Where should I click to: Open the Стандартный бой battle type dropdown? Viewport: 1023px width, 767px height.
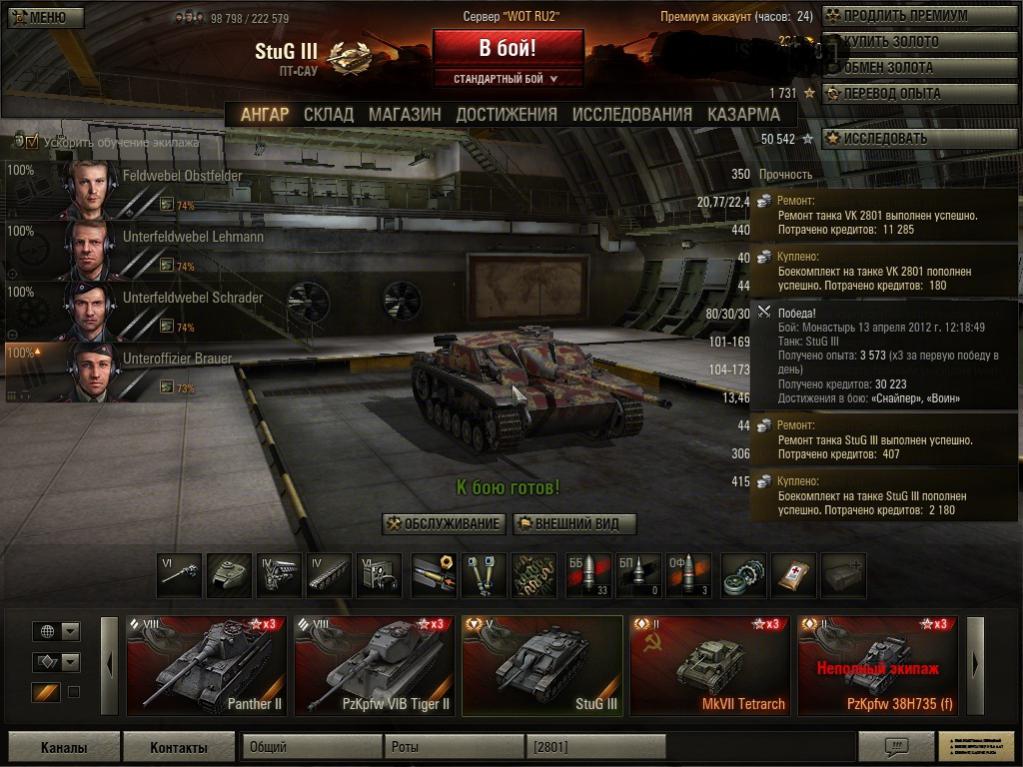507,78
